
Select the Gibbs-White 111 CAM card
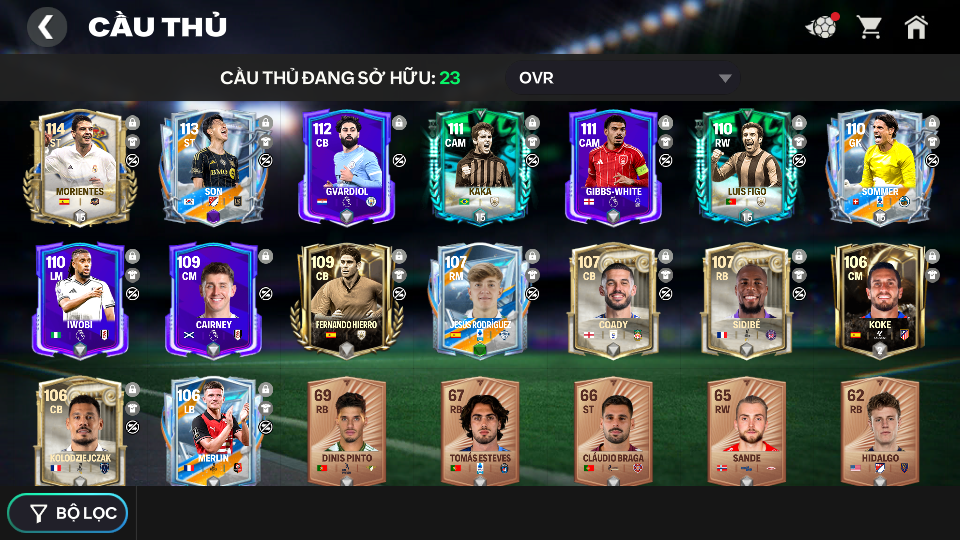click(612, 166)
